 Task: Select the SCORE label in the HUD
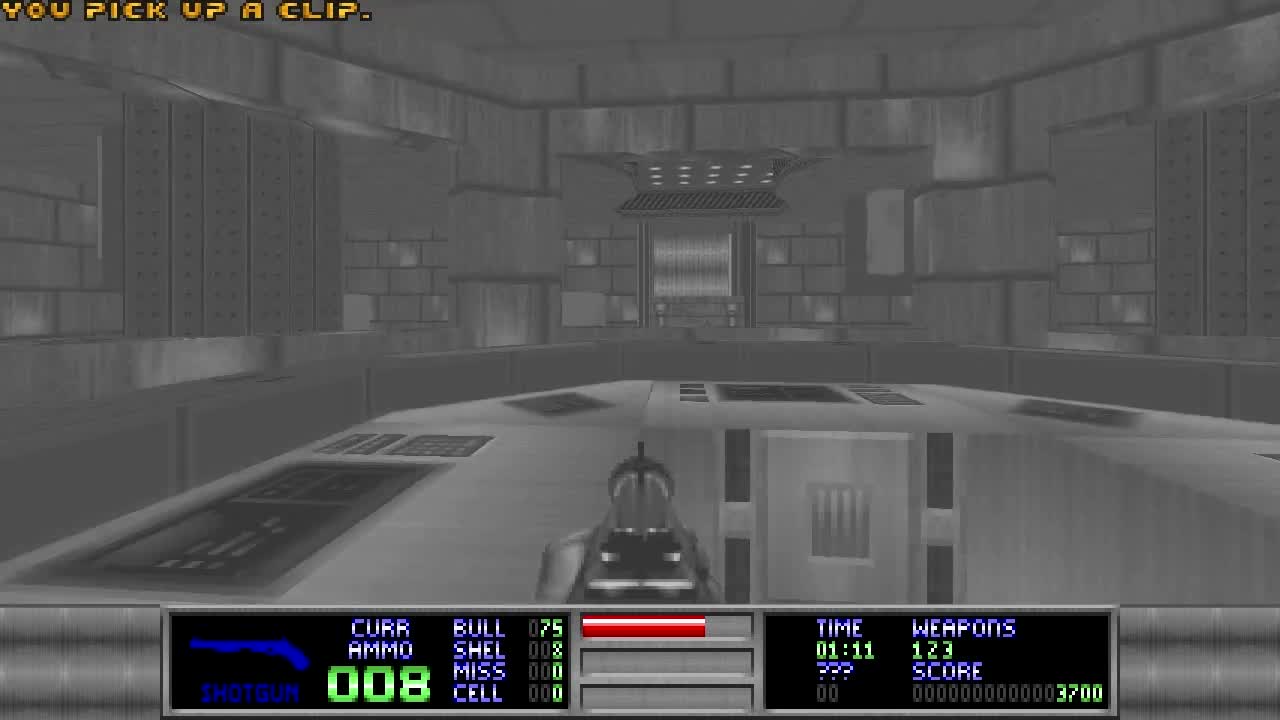coord(945,671)
